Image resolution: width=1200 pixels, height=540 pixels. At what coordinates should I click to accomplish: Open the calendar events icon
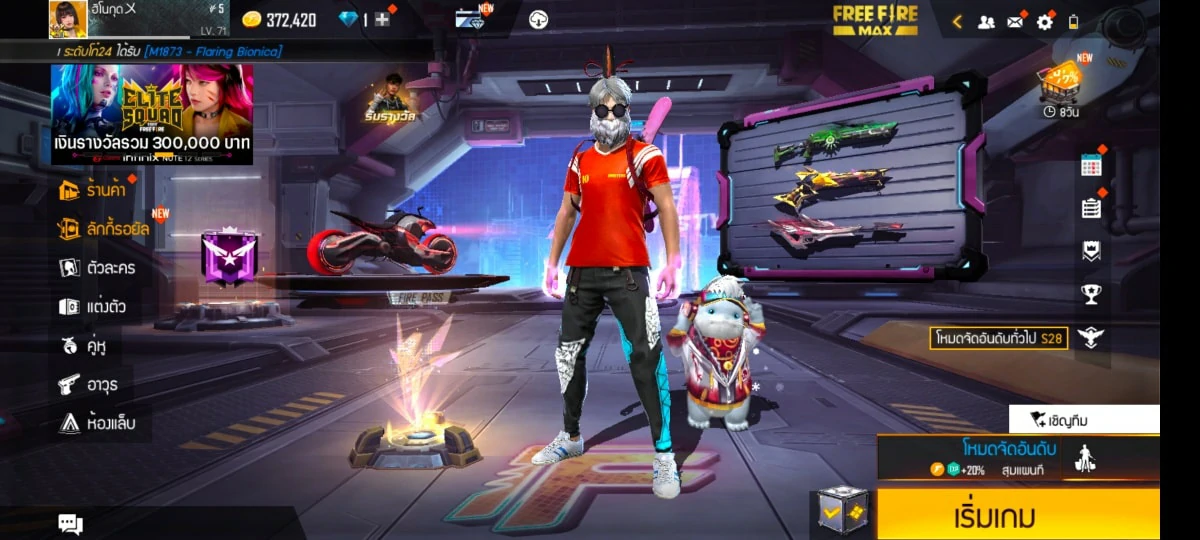tap(1091, 166)
